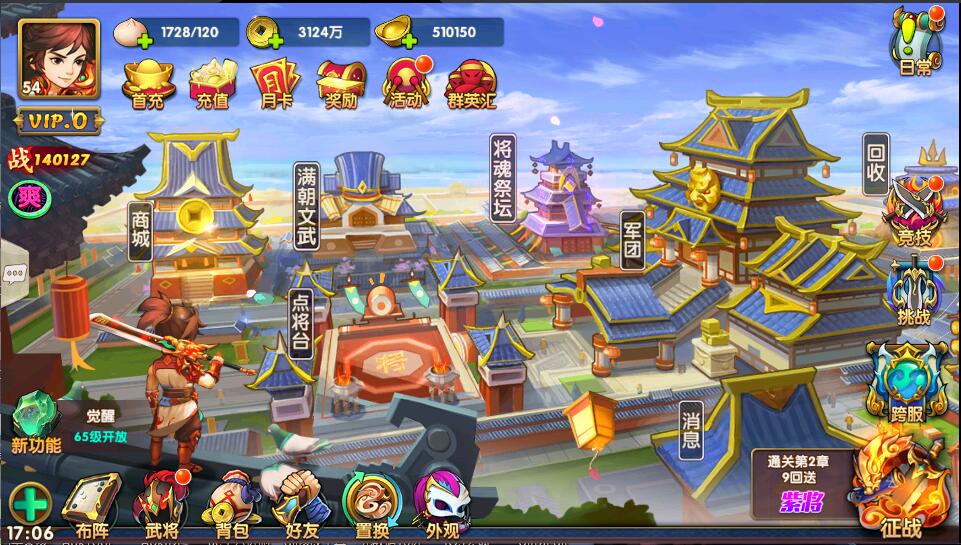Open the player avatar profile
961x545 pixels.
pyautogui.click(x=58, y=59)
